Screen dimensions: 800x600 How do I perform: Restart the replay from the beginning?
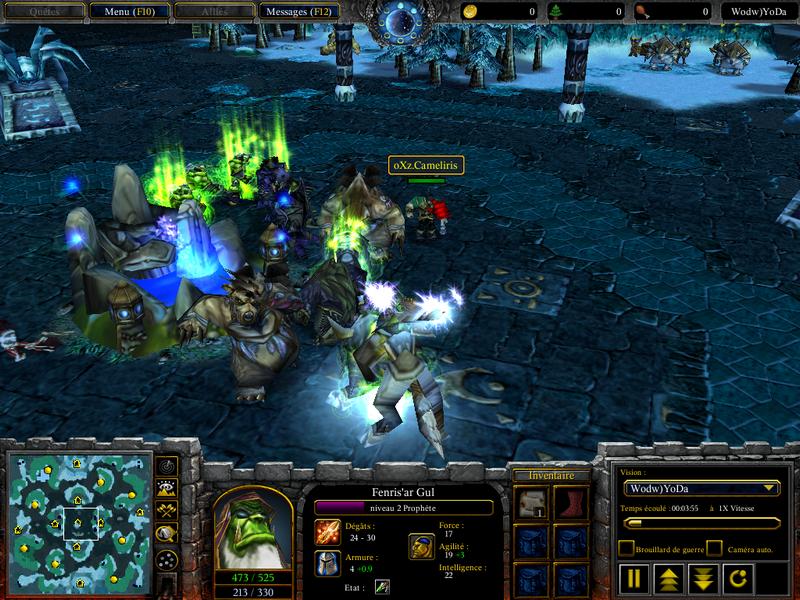(734, 577)
